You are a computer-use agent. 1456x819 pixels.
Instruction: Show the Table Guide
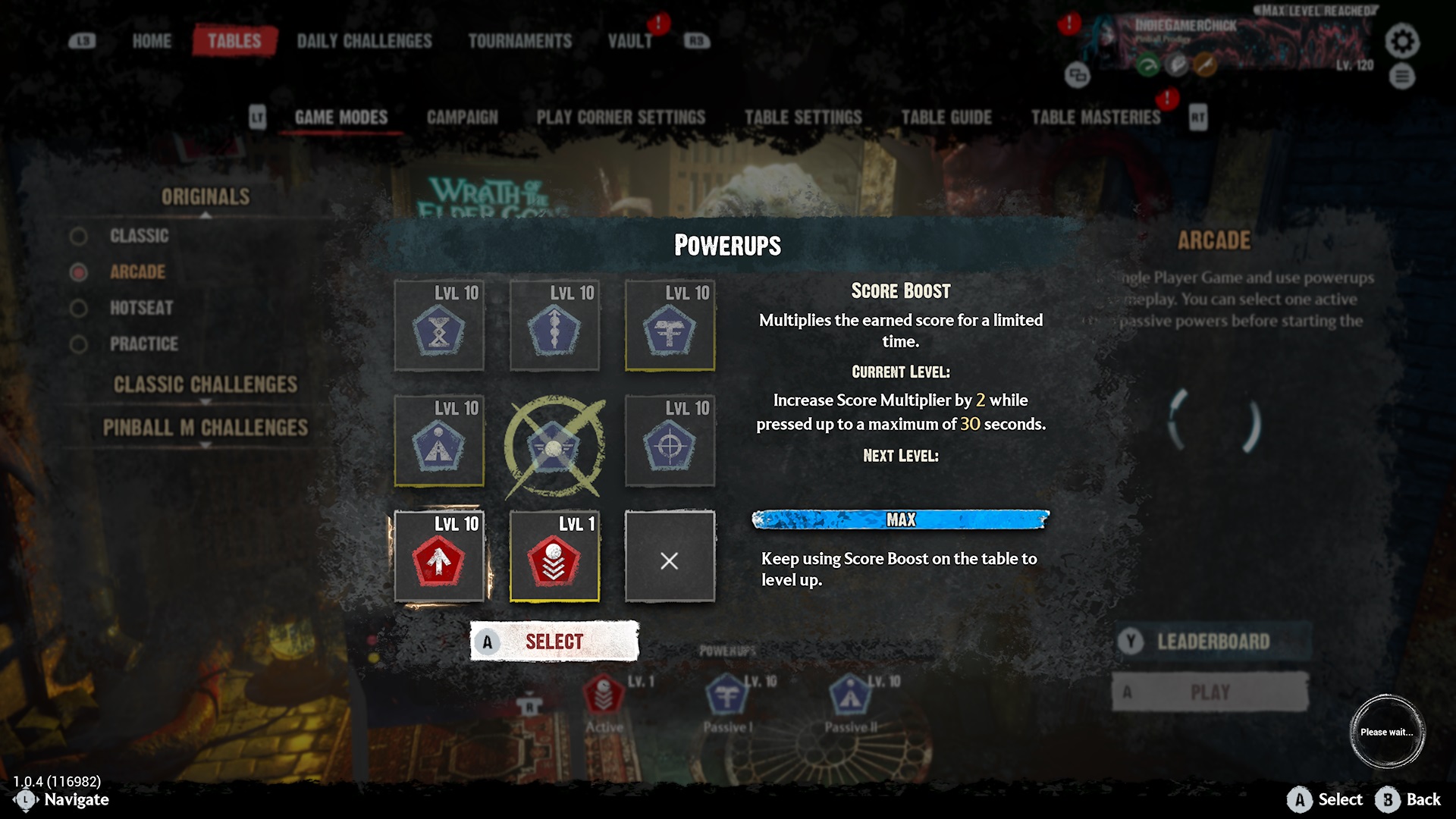pyautogui.click(x=946, y=118)
